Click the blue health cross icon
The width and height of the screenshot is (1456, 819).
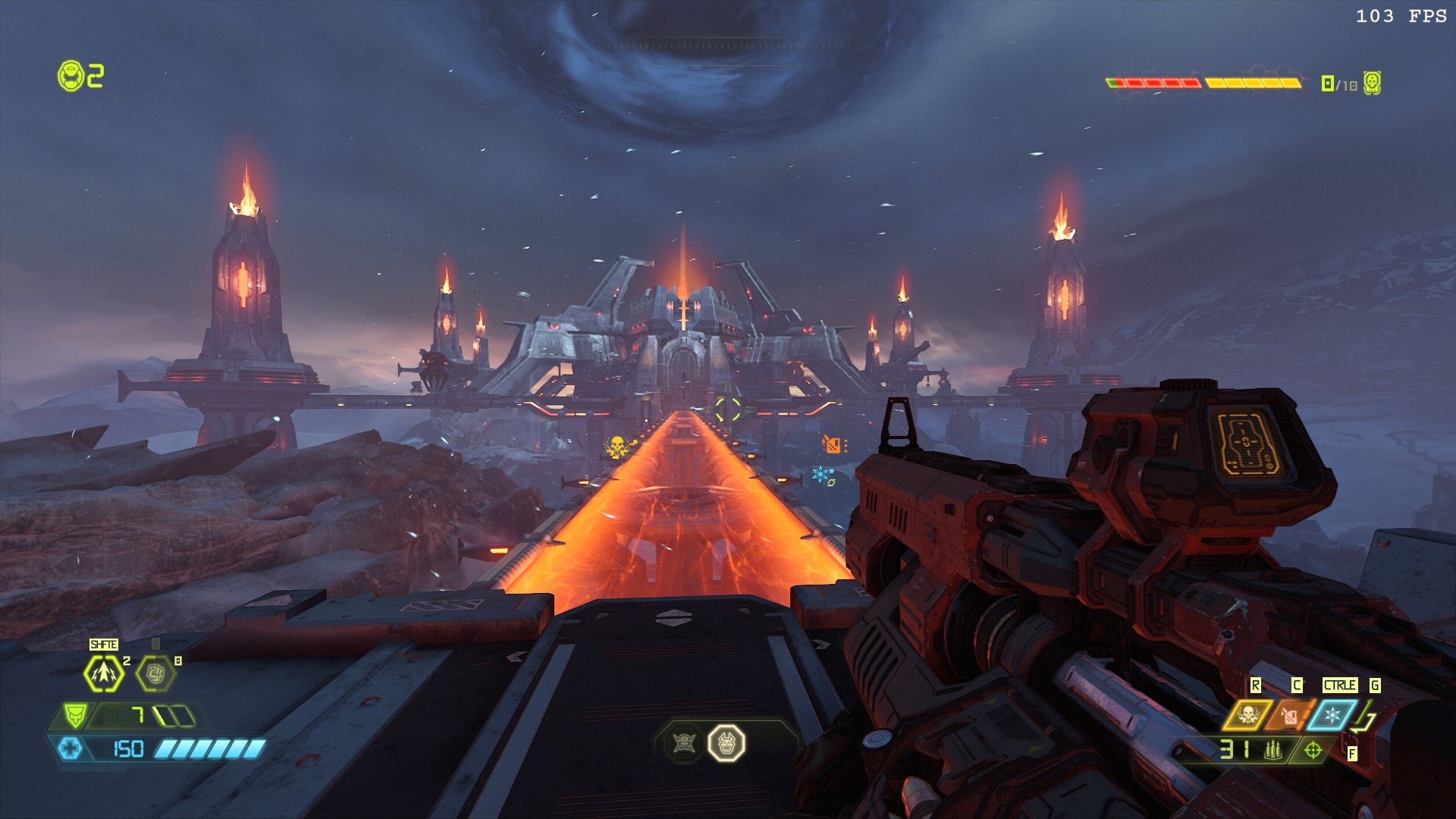pyautogui.click(x=71, y=749)
